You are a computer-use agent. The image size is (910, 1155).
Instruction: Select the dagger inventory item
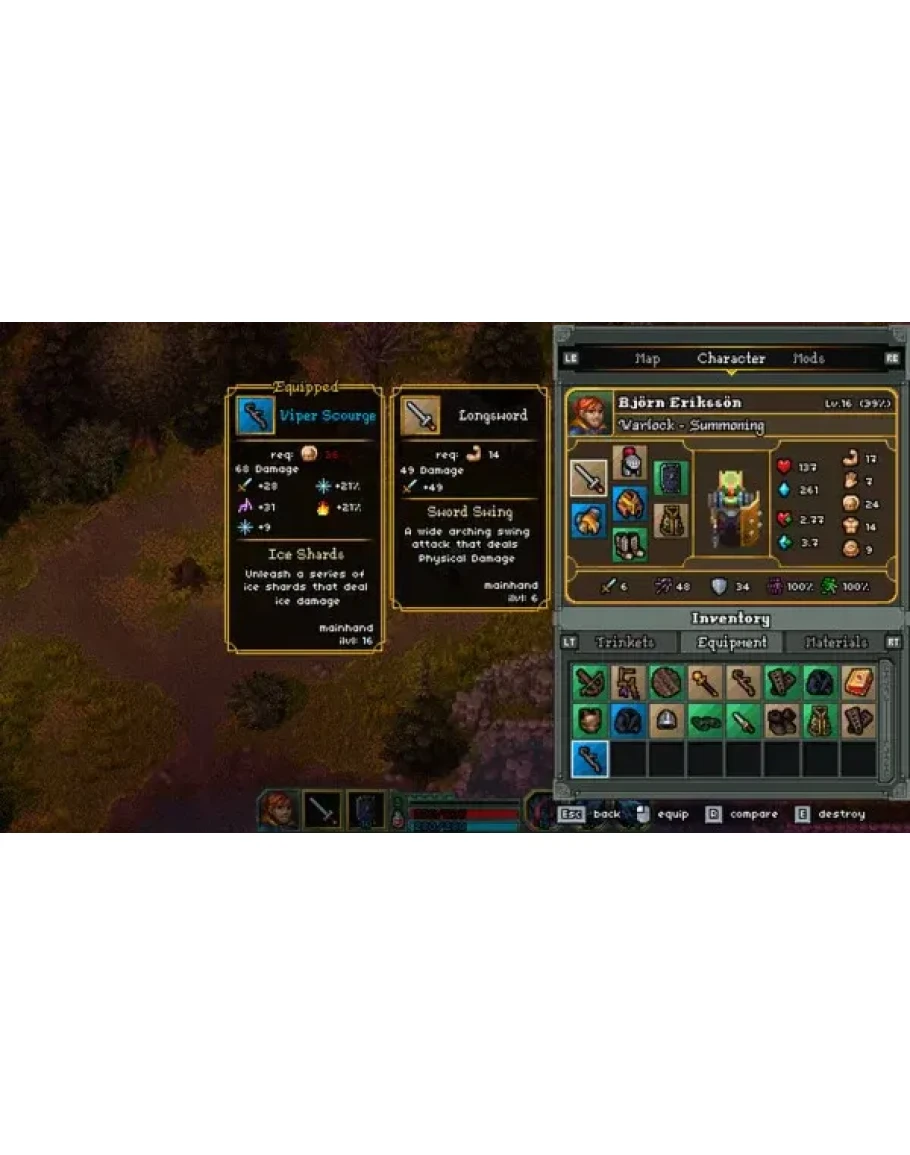click(743, 721)
